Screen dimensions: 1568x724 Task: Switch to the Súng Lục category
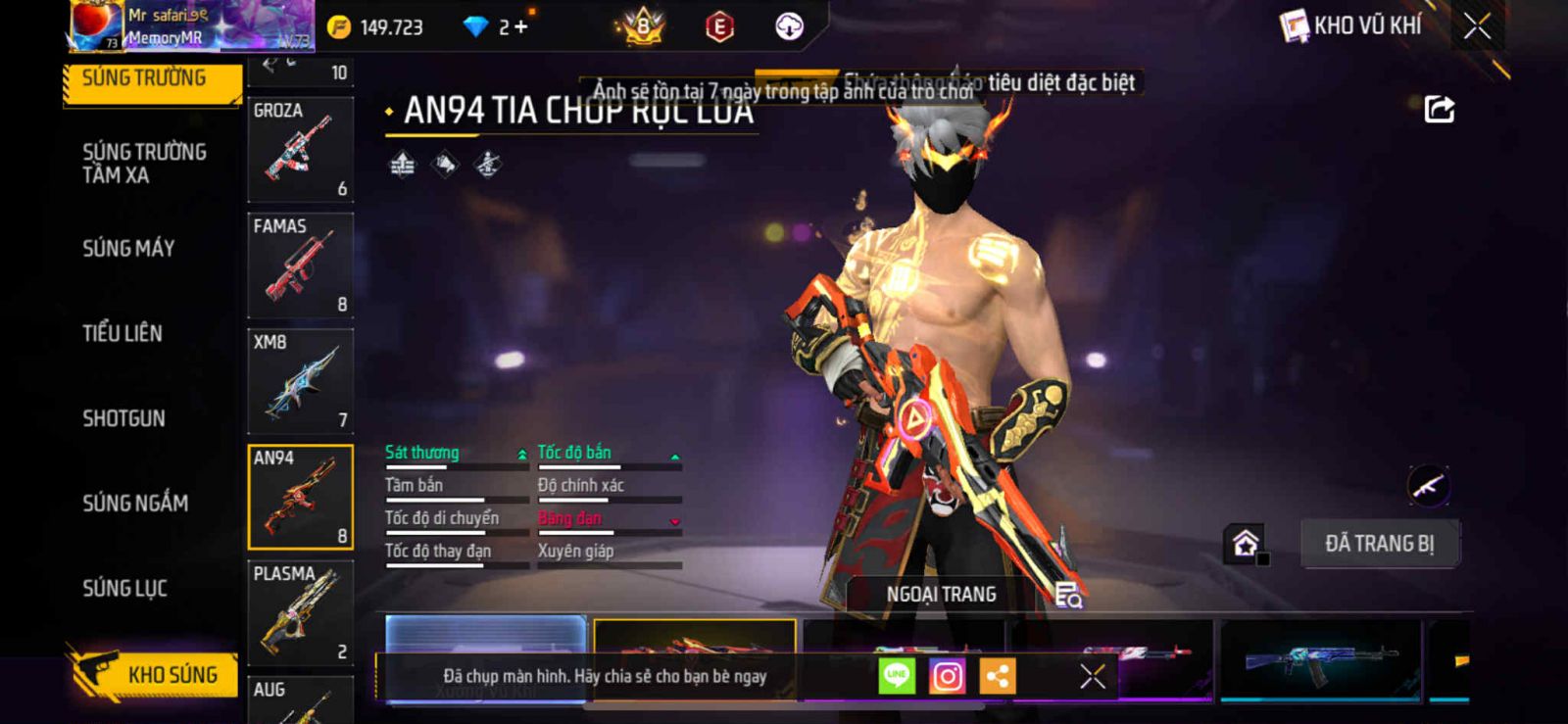[x=124, y=589]
